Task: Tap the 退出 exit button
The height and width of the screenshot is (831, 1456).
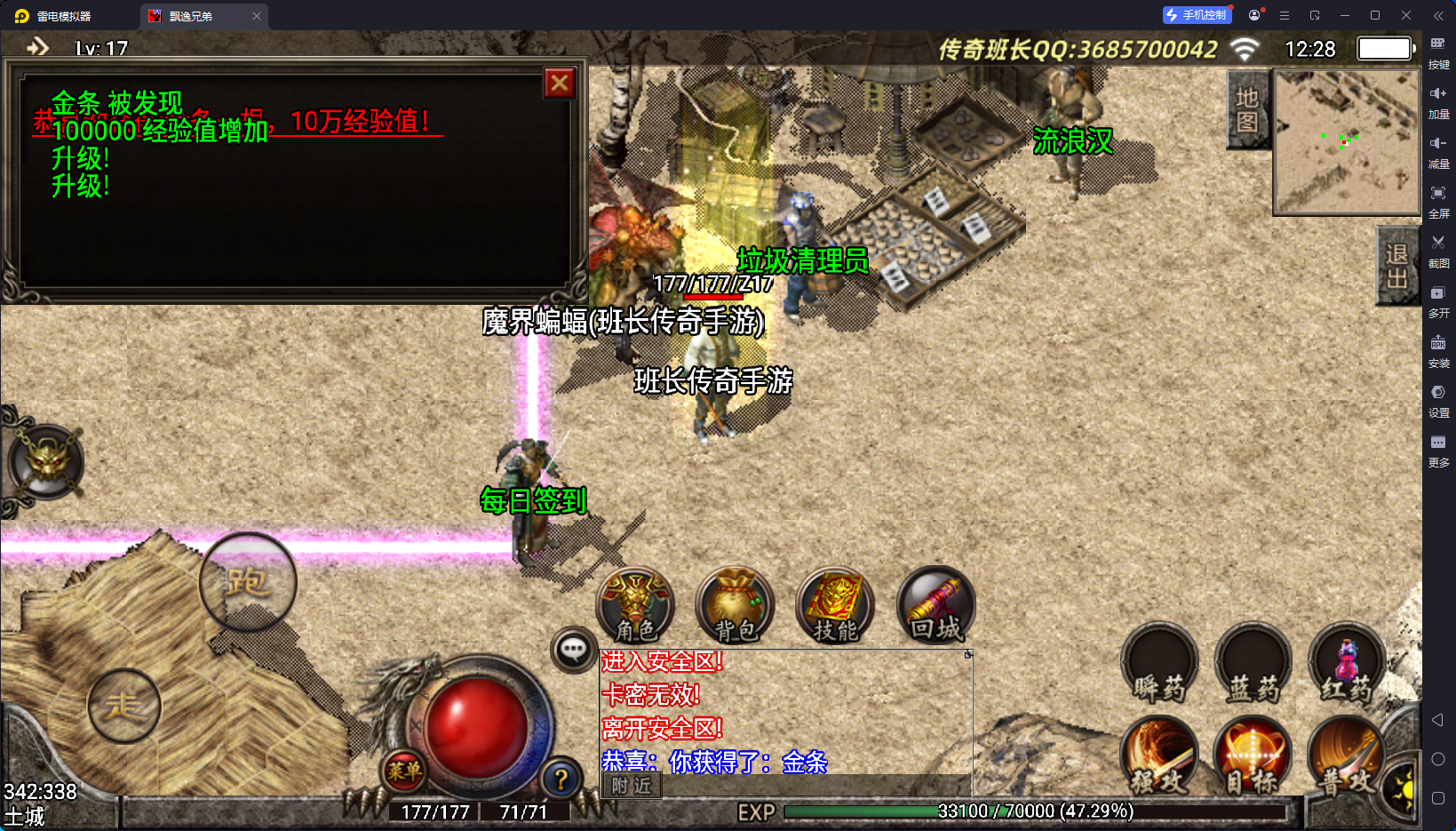Action: click(1396, 266)
